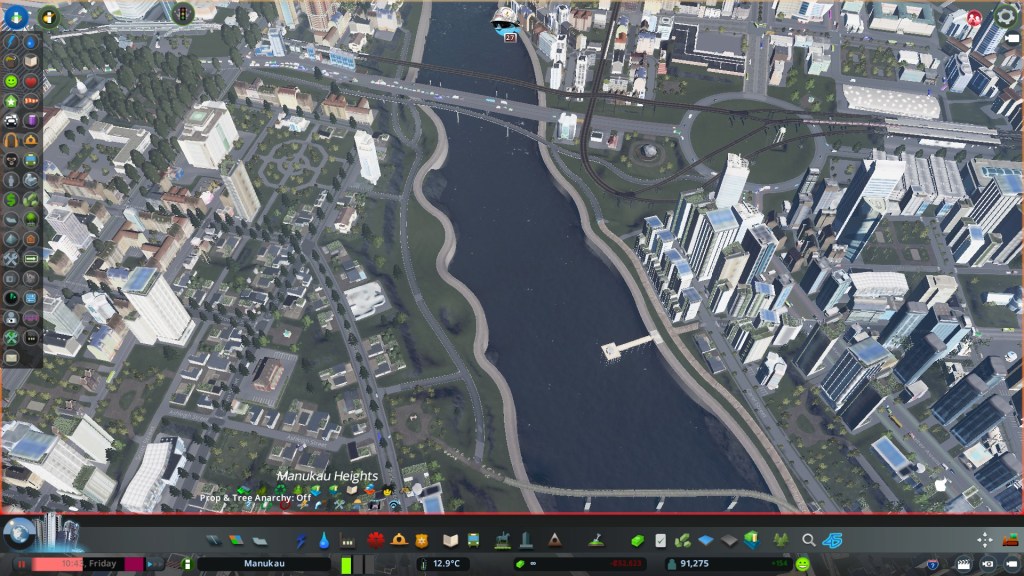This screenshot has width=1024, height=576.
Task: Open the Education book menu
Action: [x=450, y=540]
